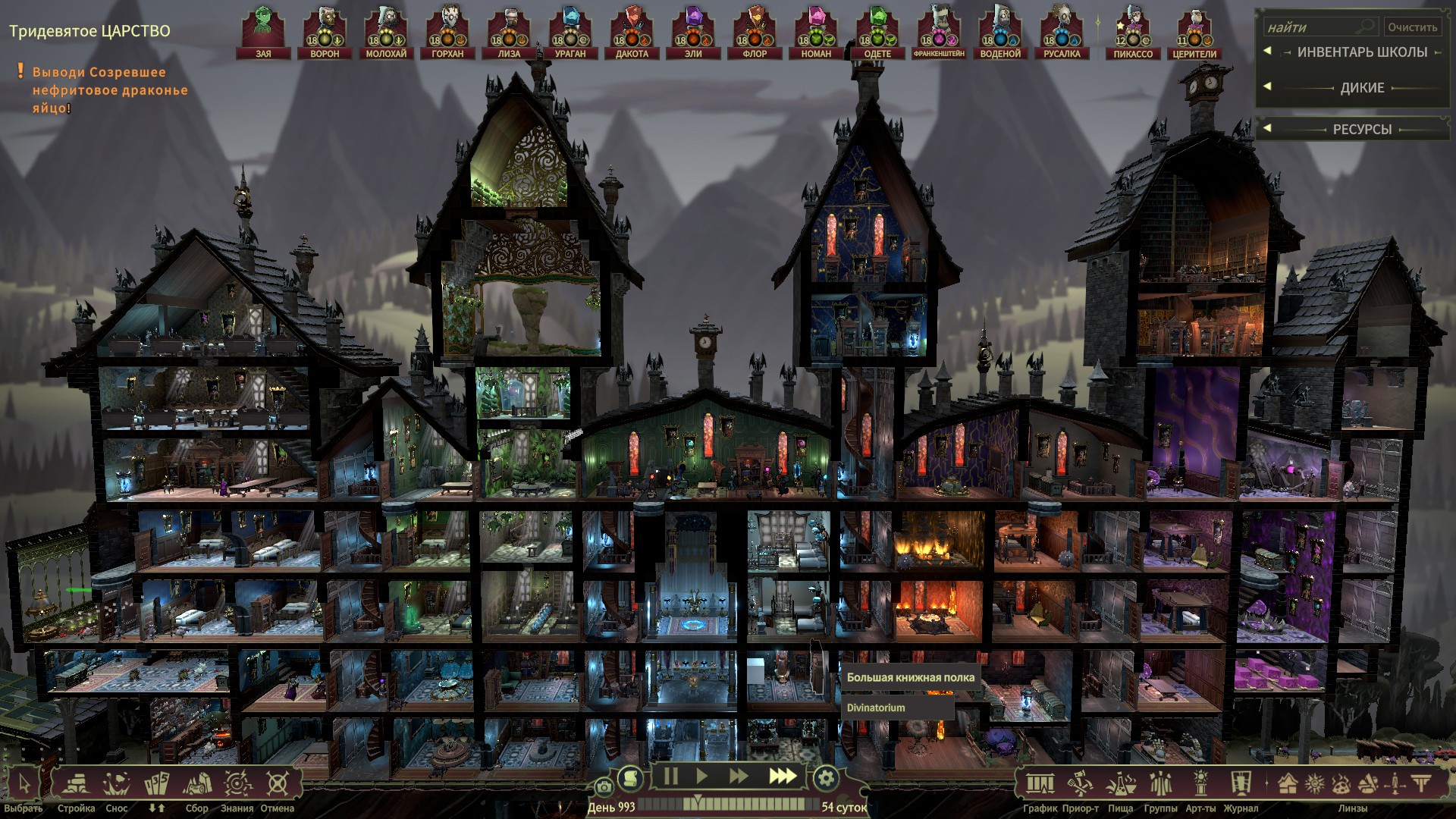This screenshot has width=1456, height=819.
Task: Set the fastest triple-arrow game speed
Action: click(x=783, y=777)
